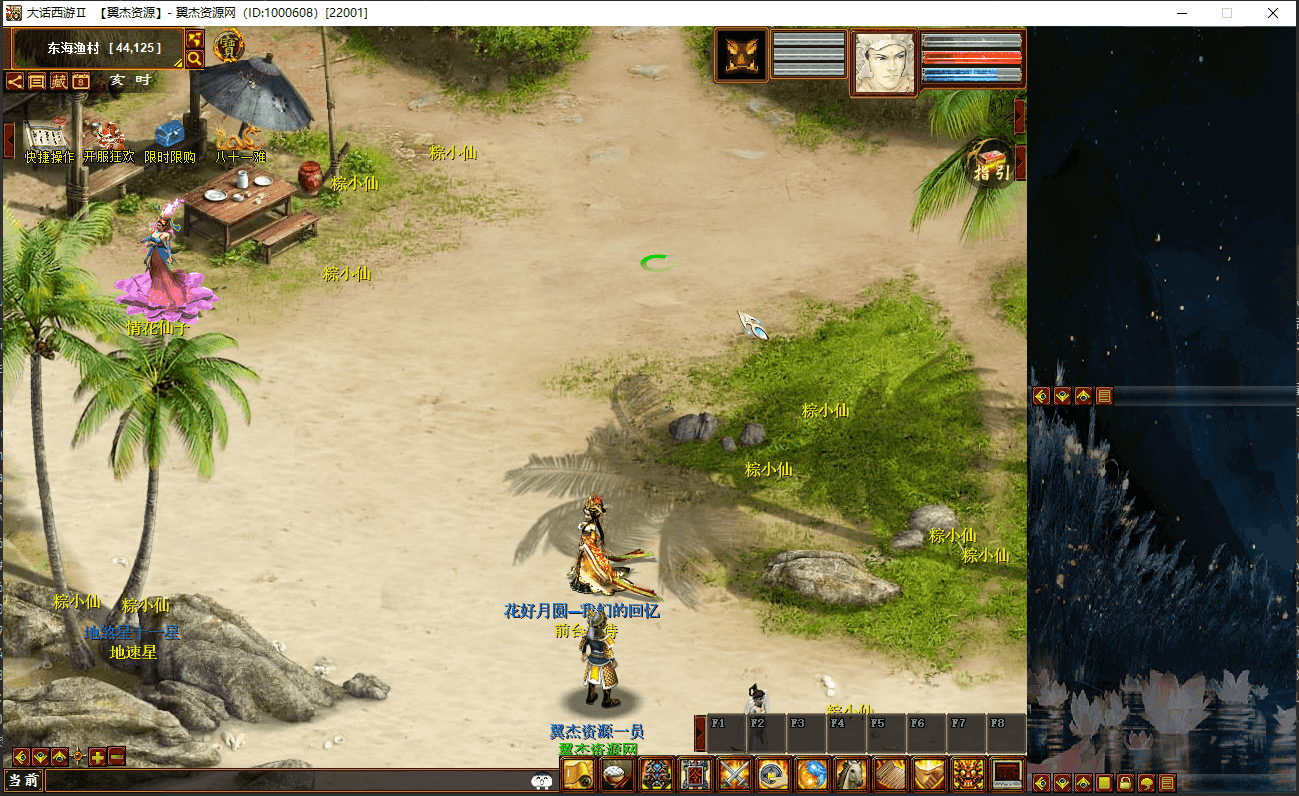Open the 开服狂欢 event icon

coord(107,138)
